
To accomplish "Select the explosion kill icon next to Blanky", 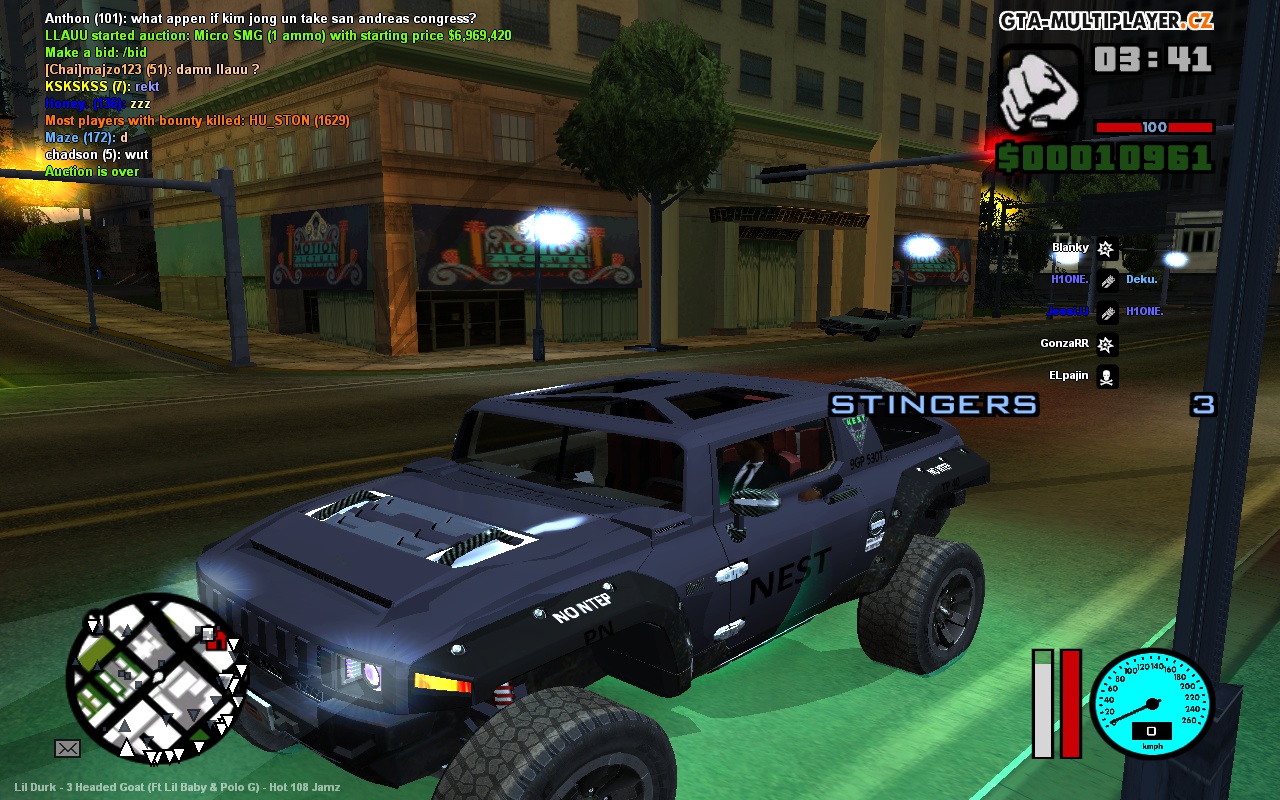I will click(x=1106, y=247).
